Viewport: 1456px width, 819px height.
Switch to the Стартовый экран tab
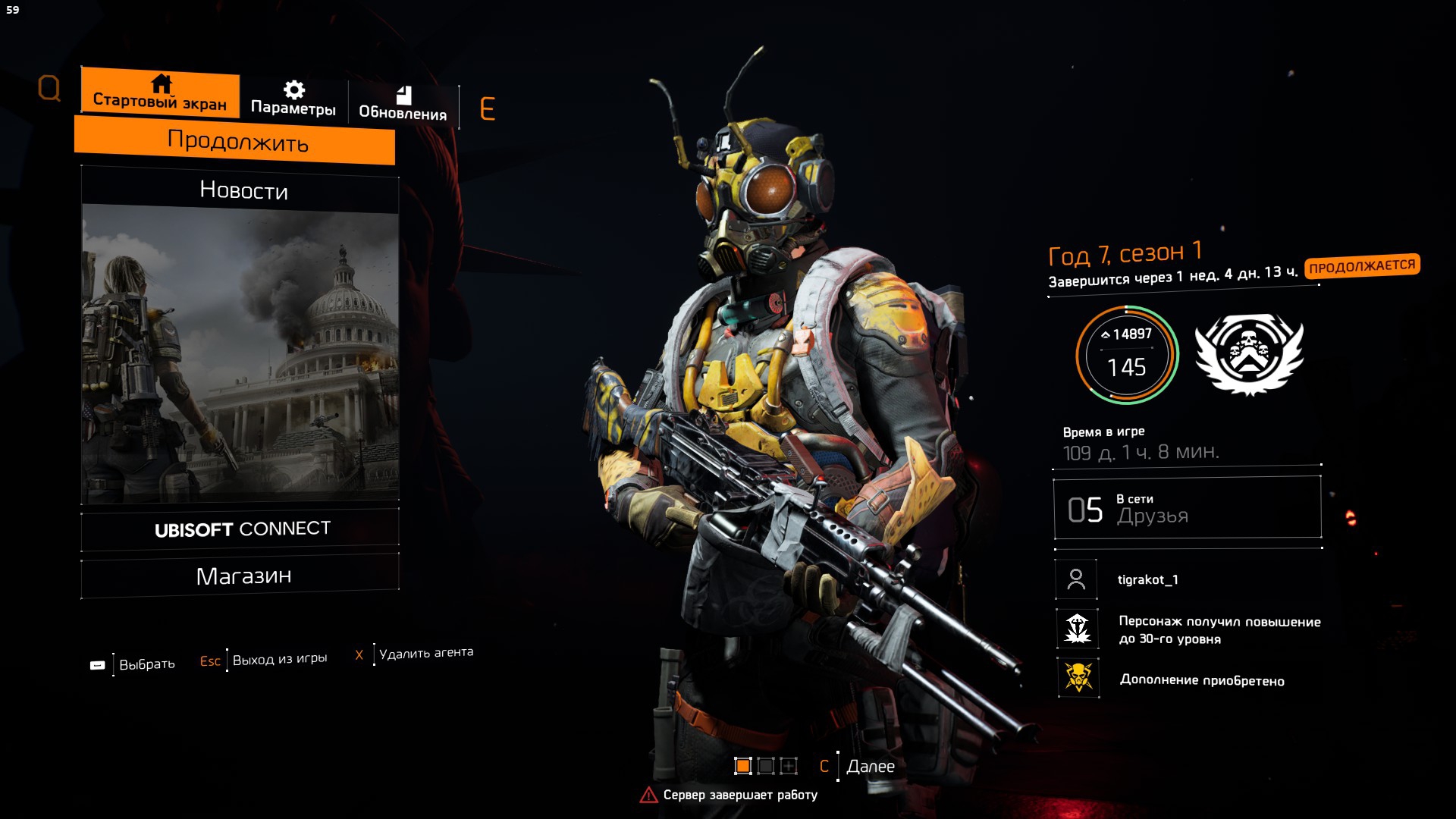tap(160, 93)
